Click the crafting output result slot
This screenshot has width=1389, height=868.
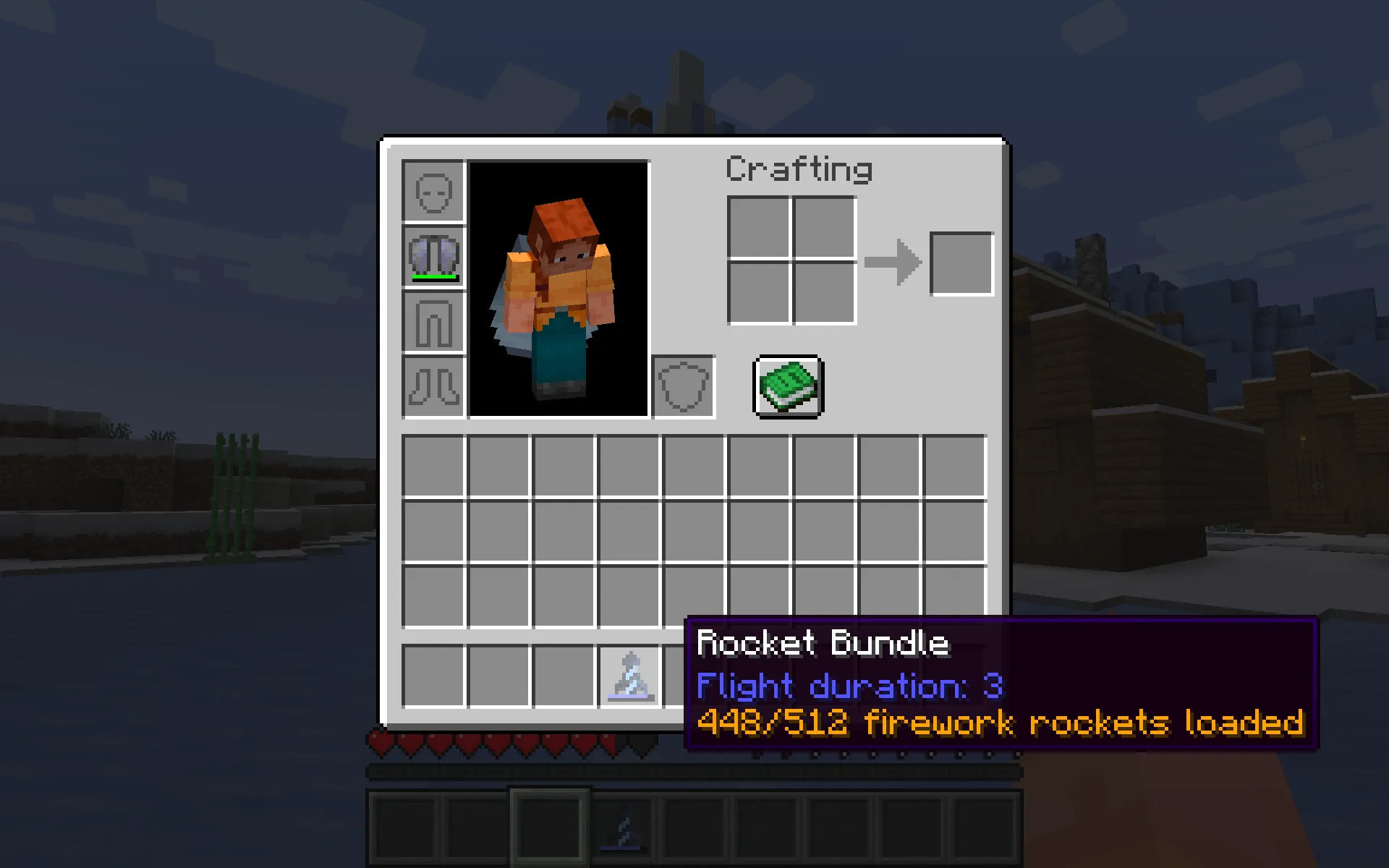961,263
